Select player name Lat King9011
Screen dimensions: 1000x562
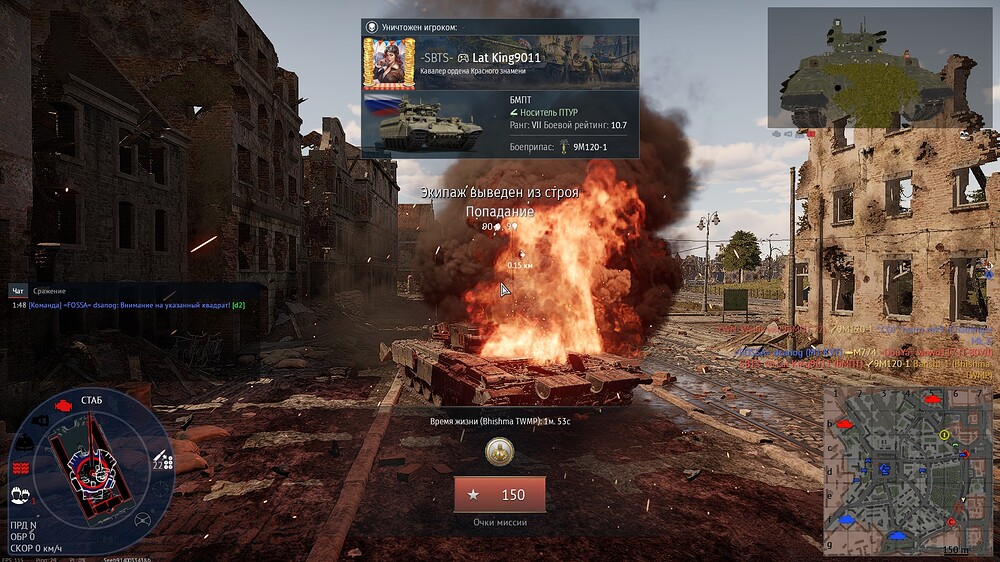click(x=506, y=58)
